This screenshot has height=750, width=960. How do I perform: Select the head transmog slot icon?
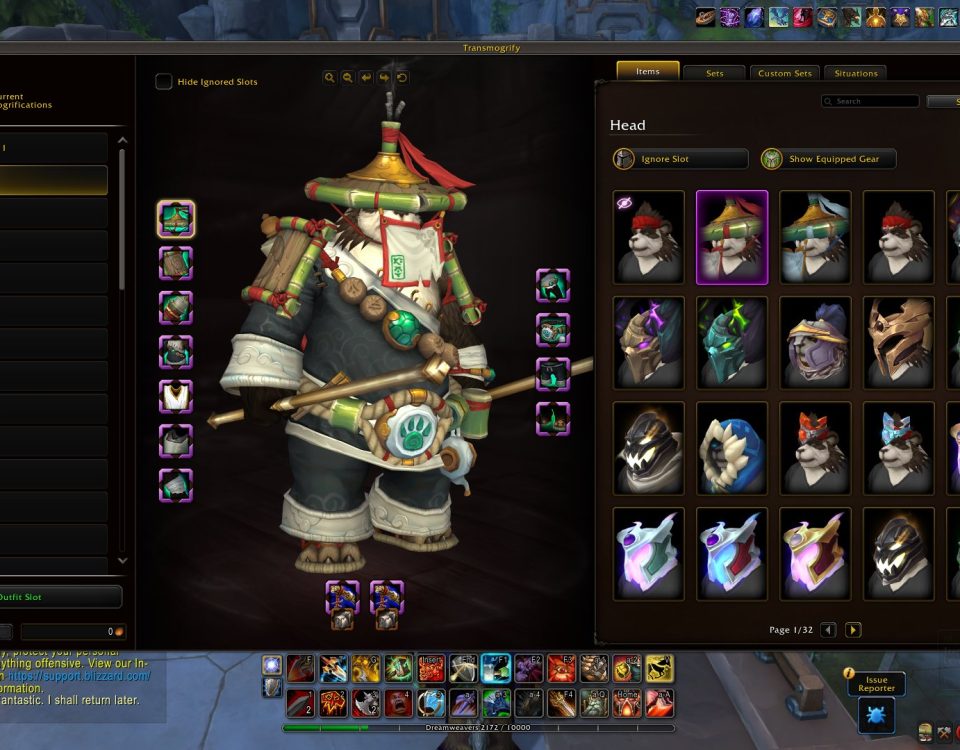tap(176, 218)
